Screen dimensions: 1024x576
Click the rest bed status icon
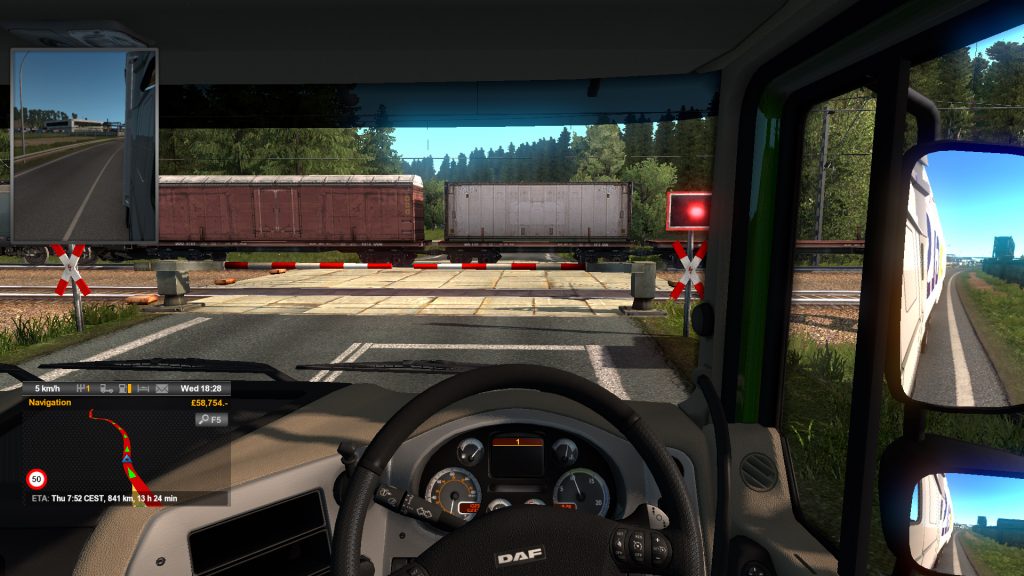pyautogui.click(x=144, y=388)
